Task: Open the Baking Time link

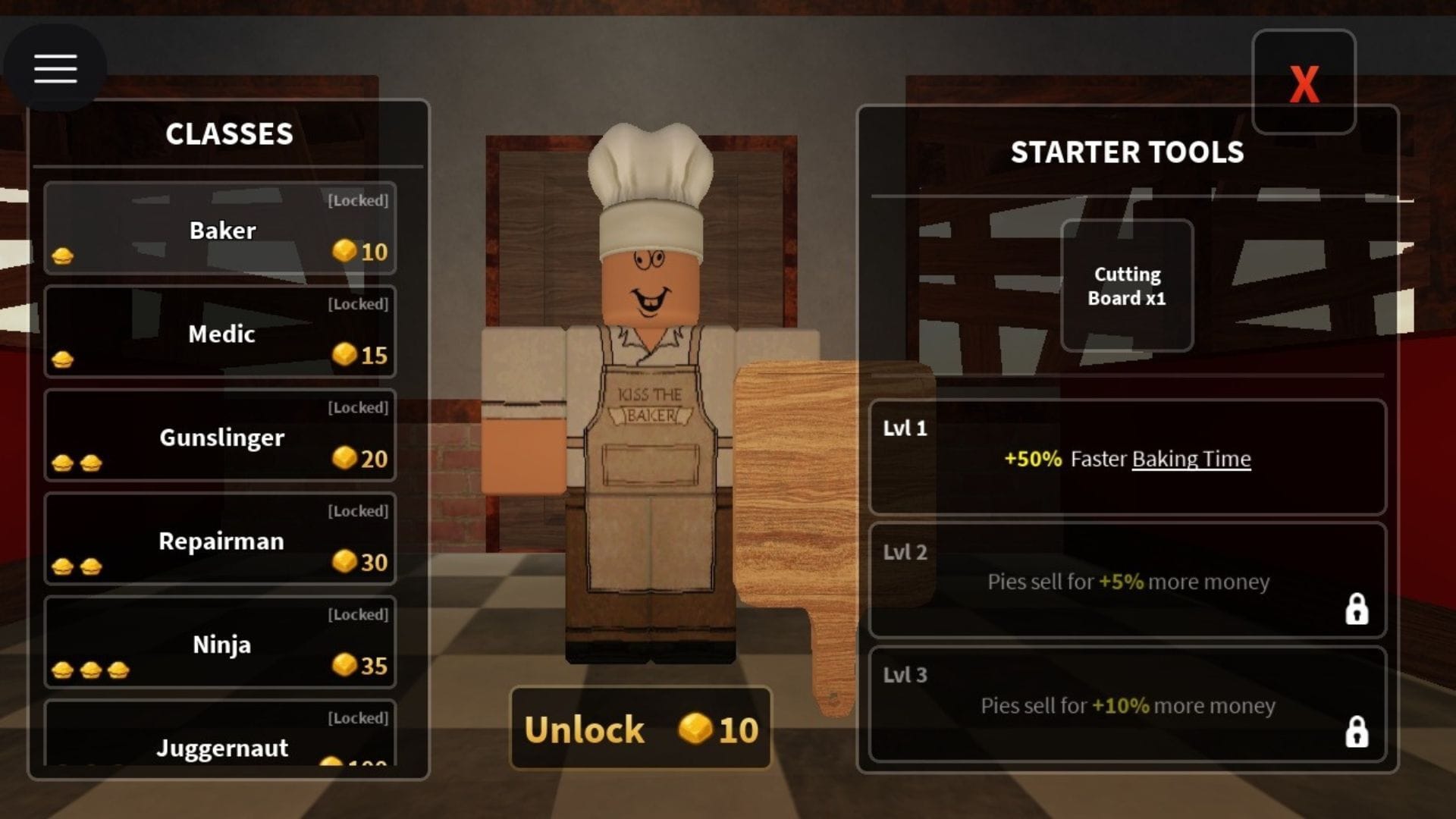Action: (x=1191, y=459)
